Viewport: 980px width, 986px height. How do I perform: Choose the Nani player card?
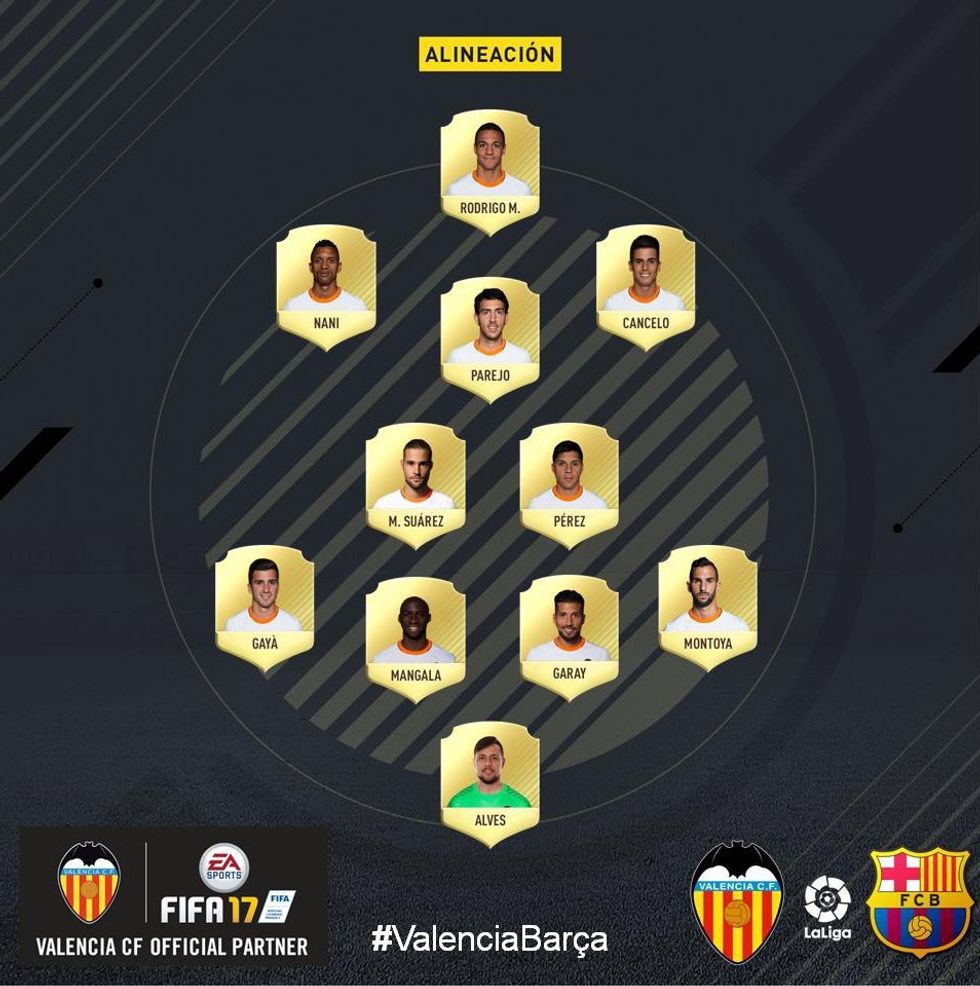[x=326, y=286]
